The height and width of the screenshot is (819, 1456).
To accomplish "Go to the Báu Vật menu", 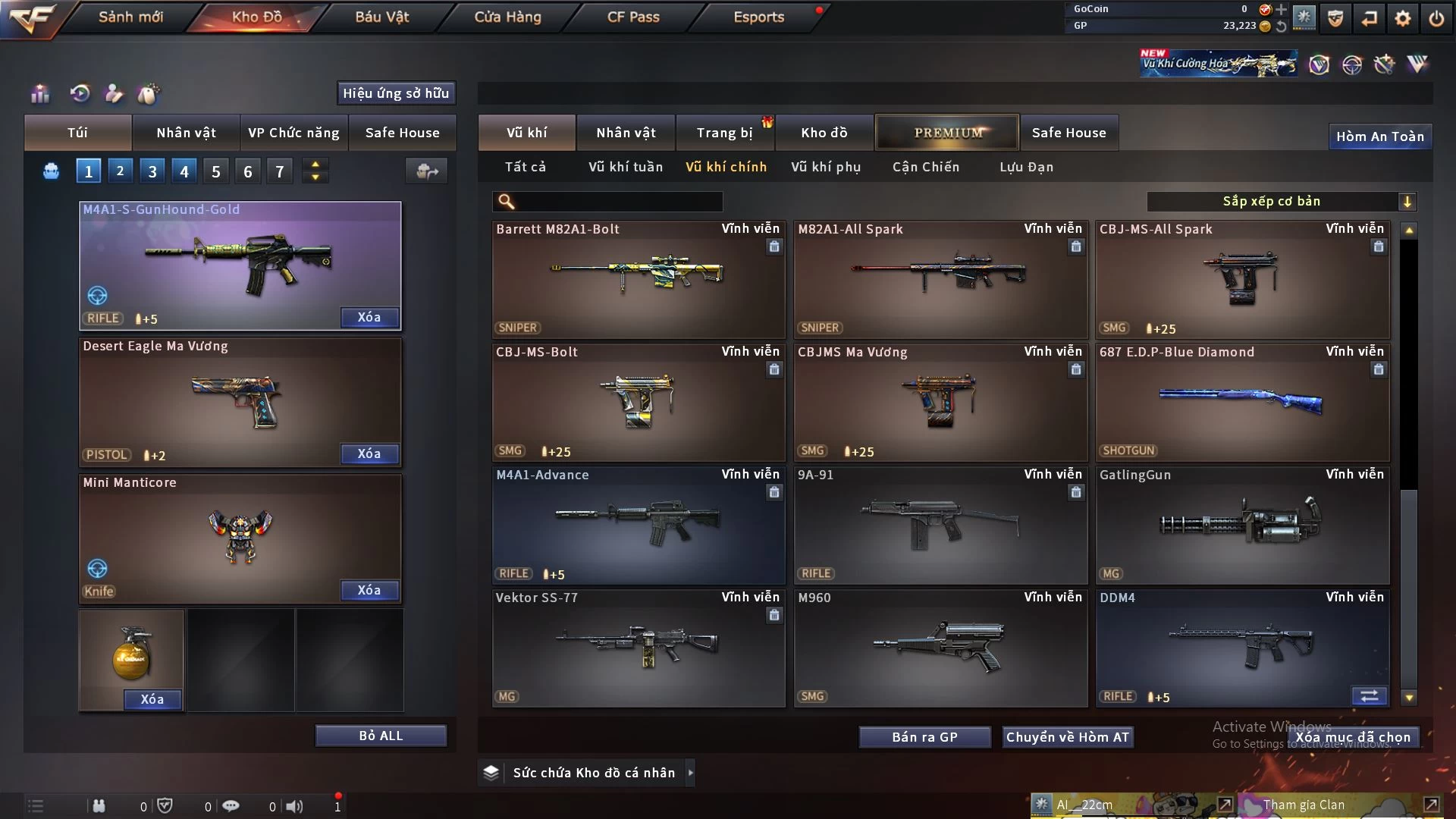I will point(381,17).
